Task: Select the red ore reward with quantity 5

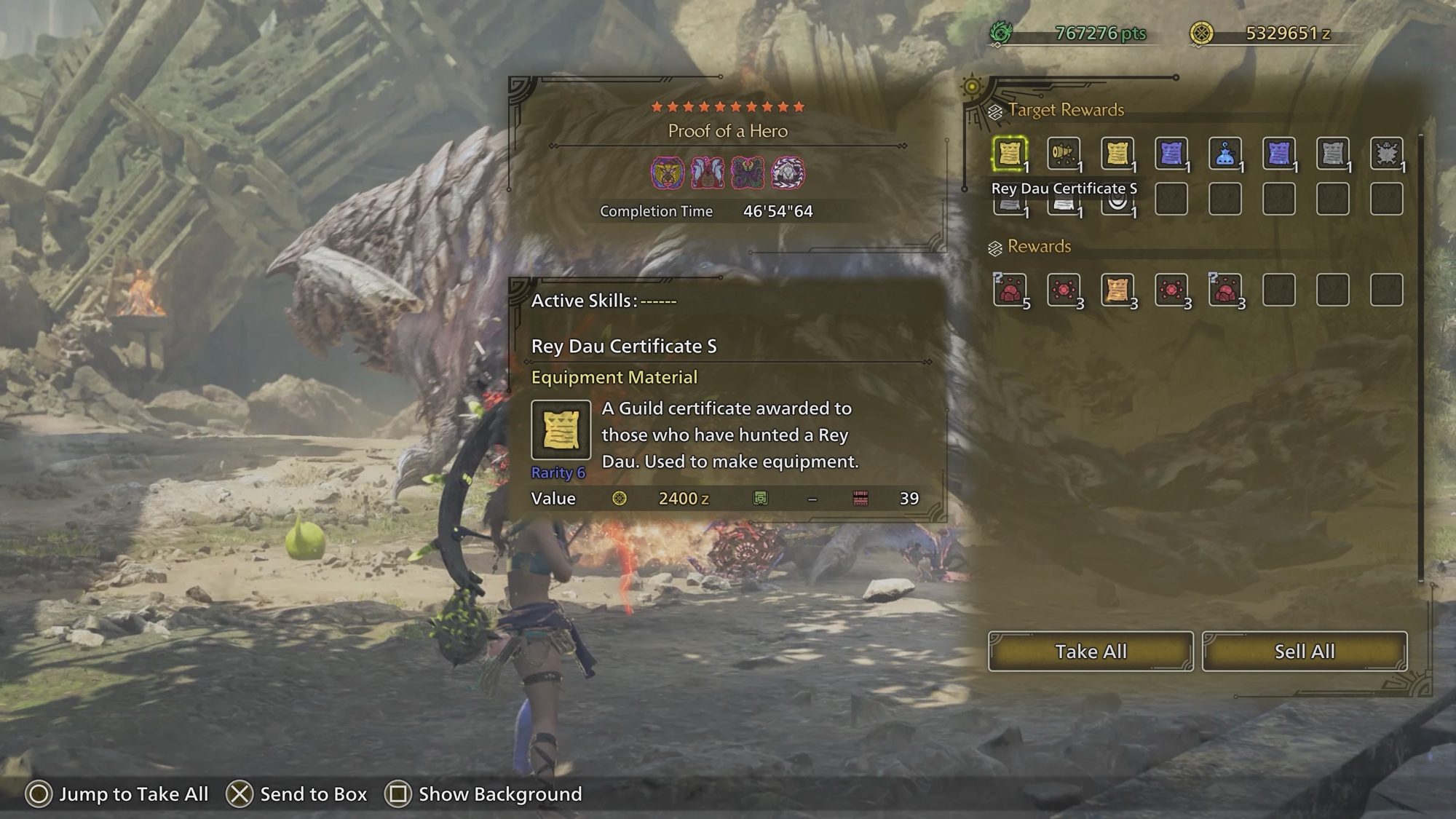Action: [x=1010, y=290]
